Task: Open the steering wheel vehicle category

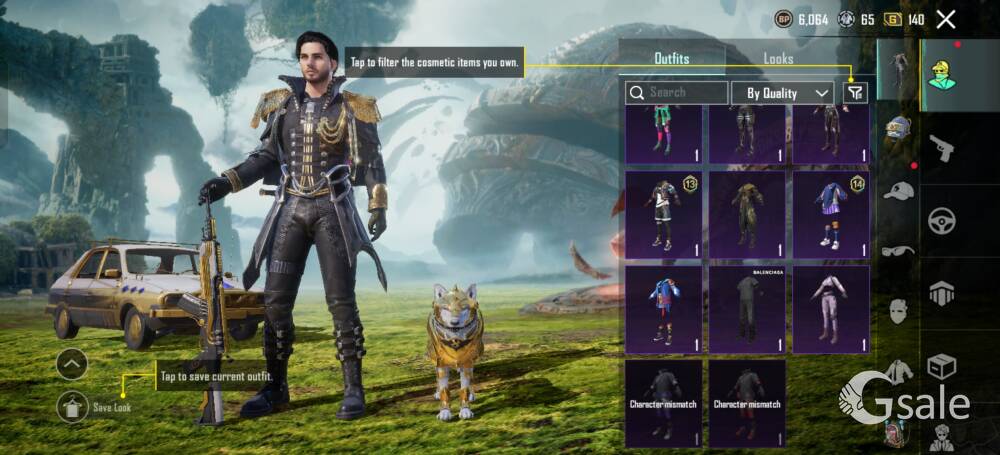Action: pos(941,221)
